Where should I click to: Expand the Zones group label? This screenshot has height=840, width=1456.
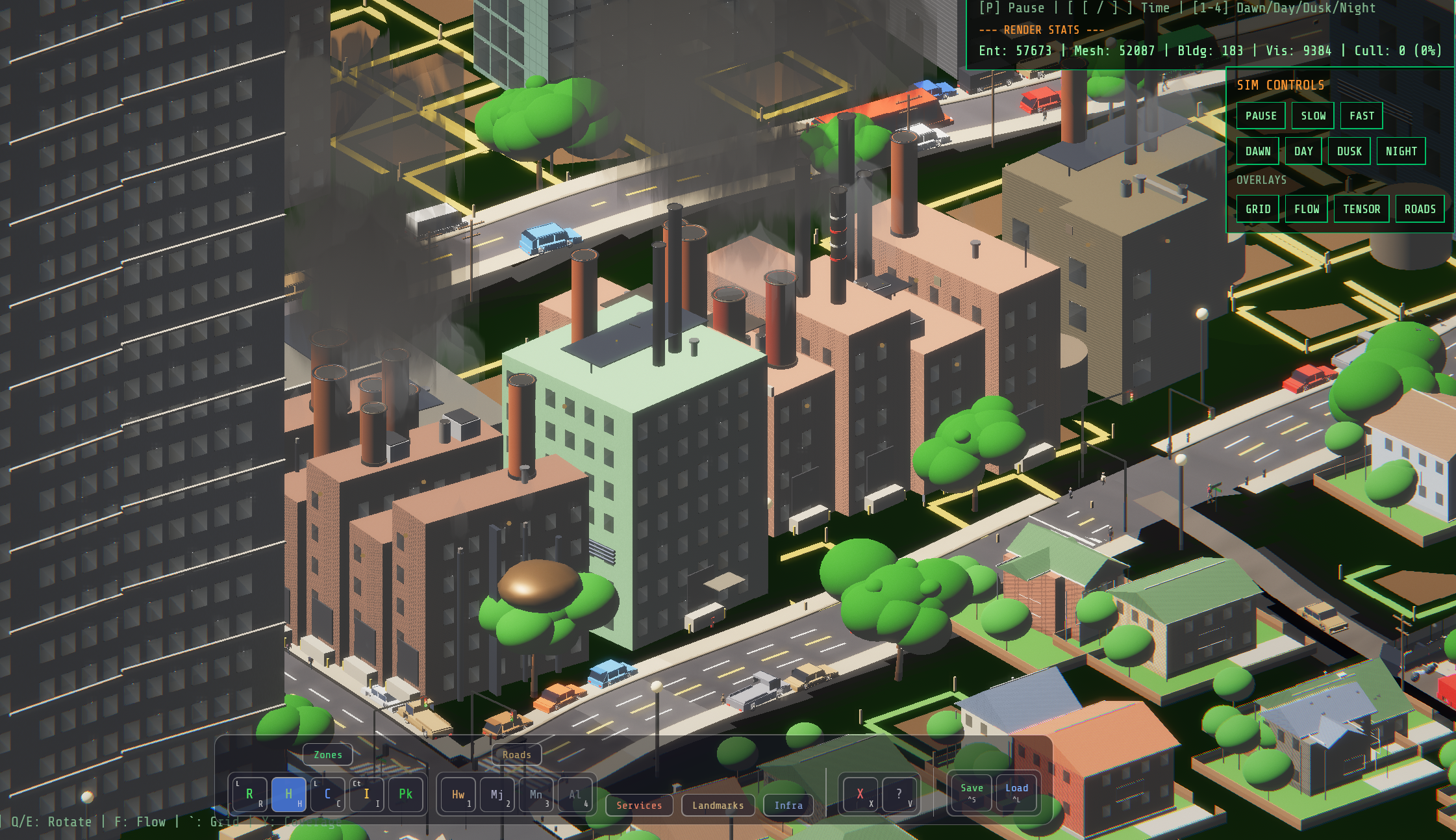(x=327, y=754)
